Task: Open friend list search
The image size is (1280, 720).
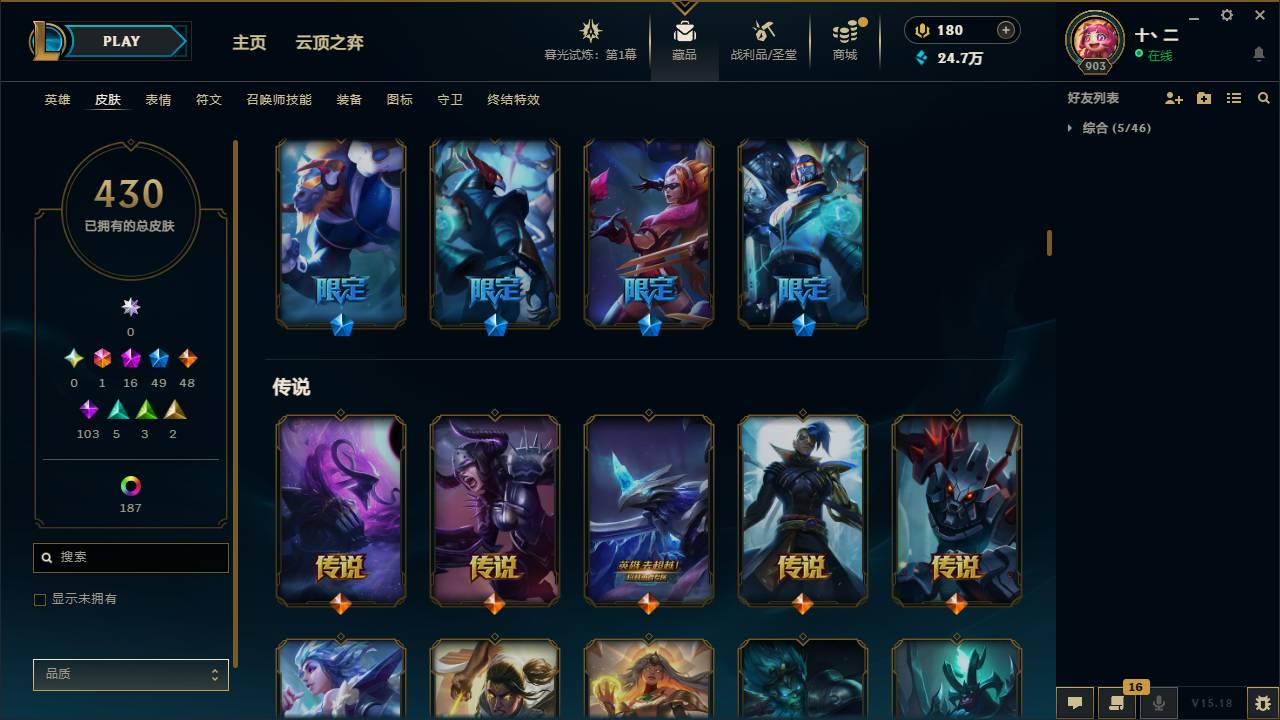Action: (1264, 98)
